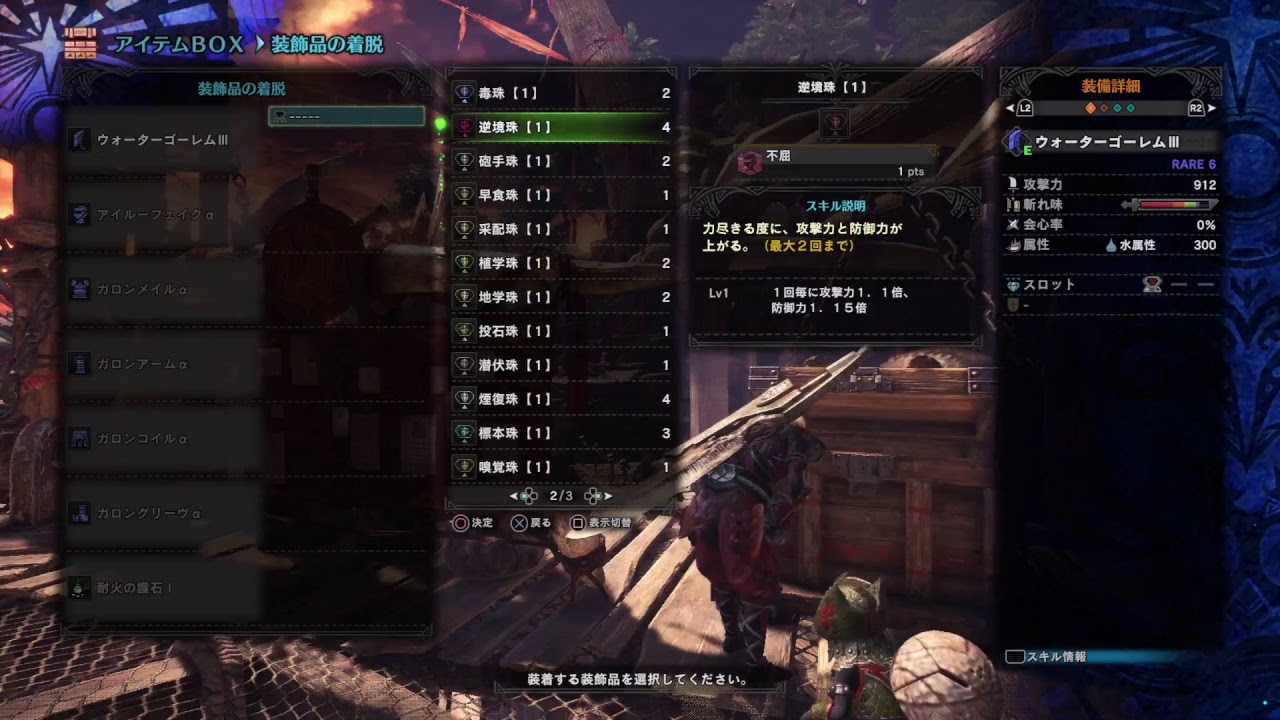Select the 毒珠【1】 decoration
The width and height of the screenshot is (1280, 720).
pyautogui.click(x=560, y=93)
